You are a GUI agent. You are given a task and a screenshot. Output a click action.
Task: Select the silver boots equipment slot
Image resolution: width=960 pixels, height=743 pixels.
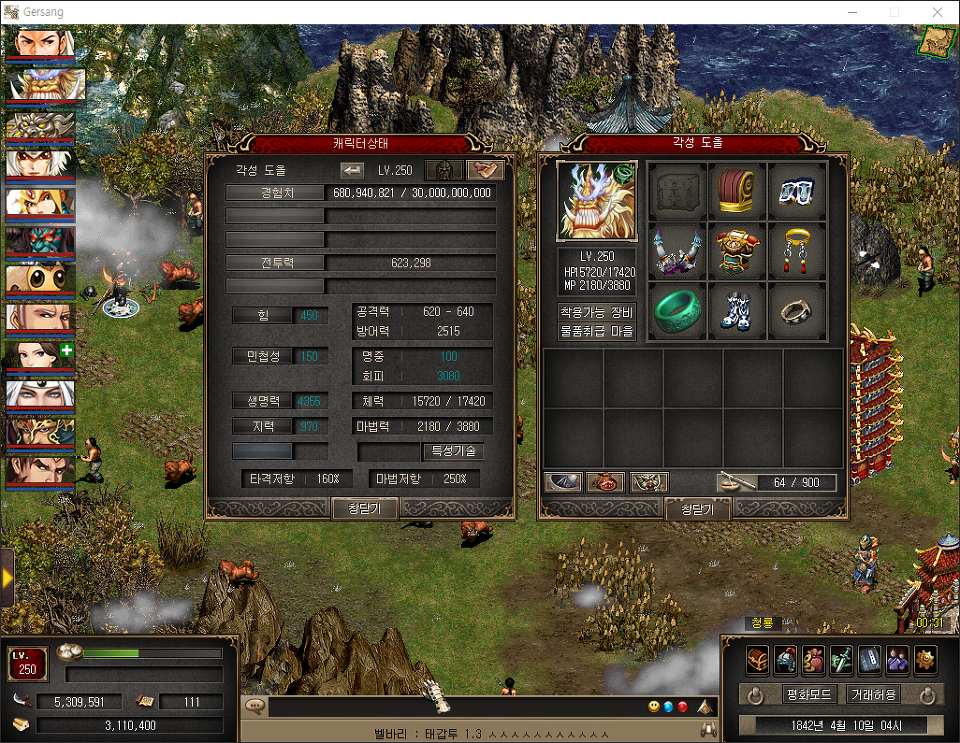(737, 311)
